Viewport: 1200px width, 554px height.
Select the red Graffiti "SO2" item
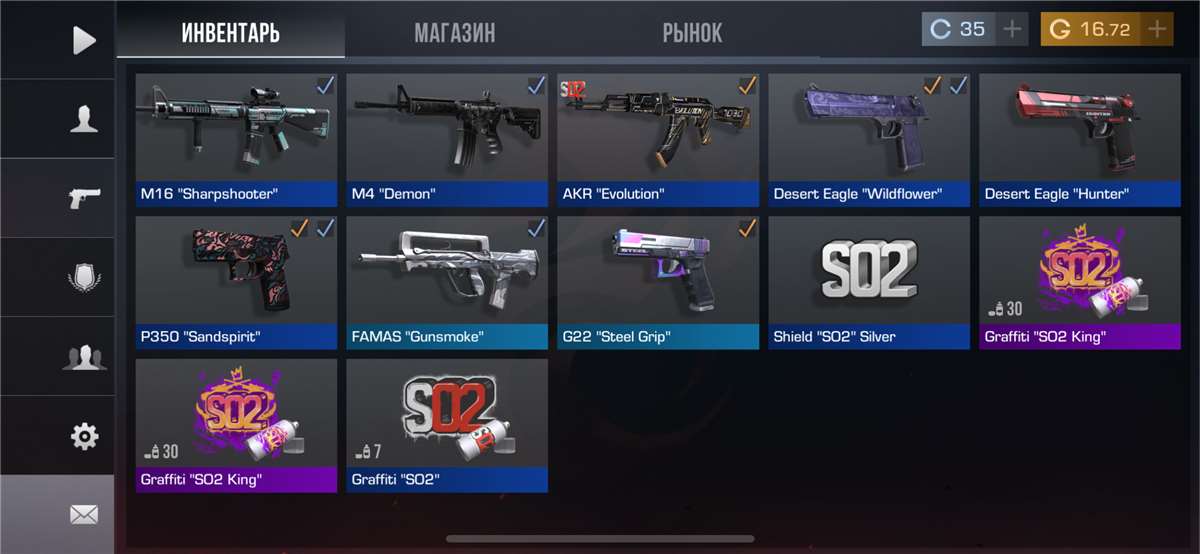tap(447, 425)
